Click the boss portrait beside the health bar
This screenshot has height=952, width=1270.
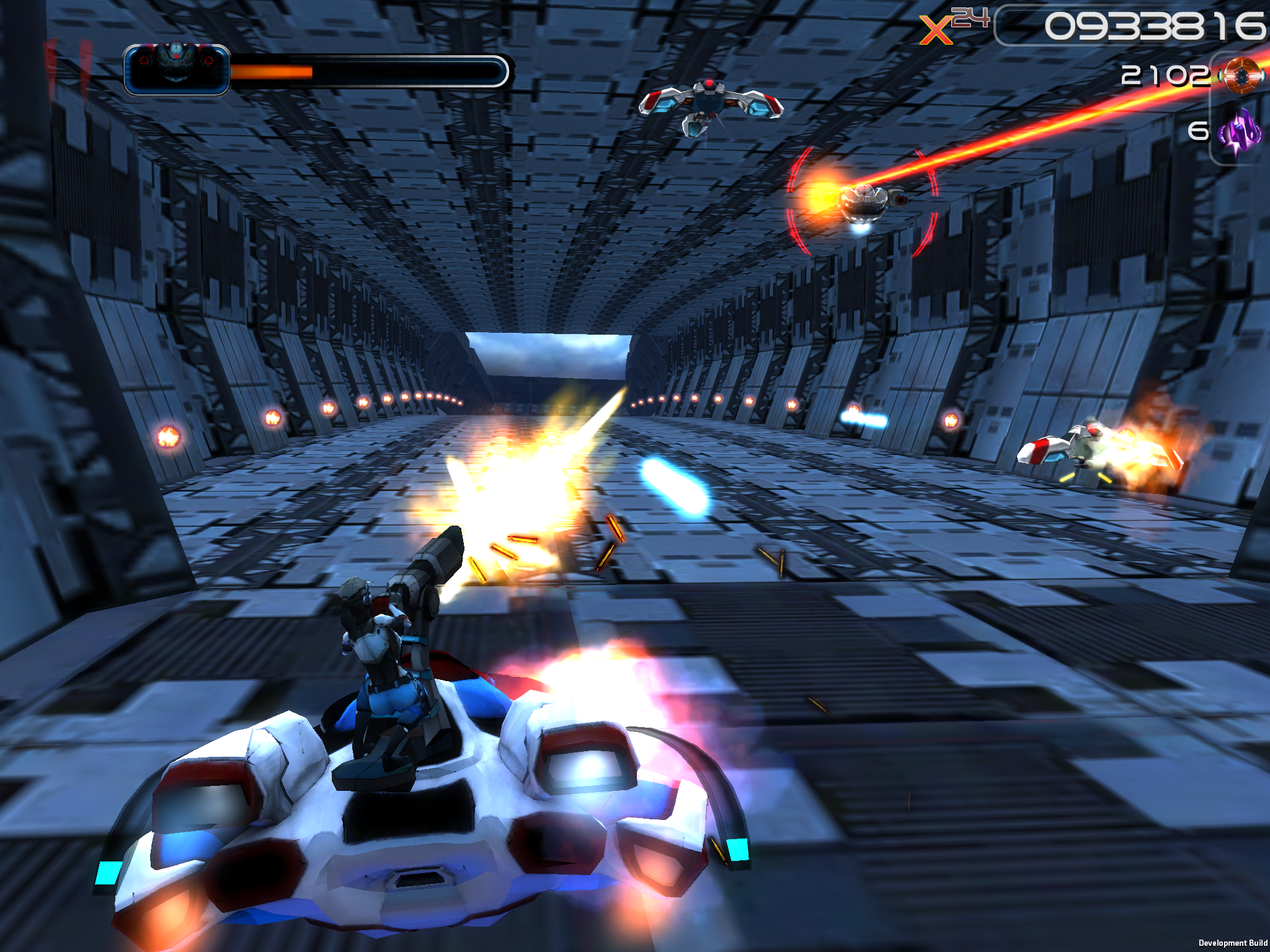point(177,69)
